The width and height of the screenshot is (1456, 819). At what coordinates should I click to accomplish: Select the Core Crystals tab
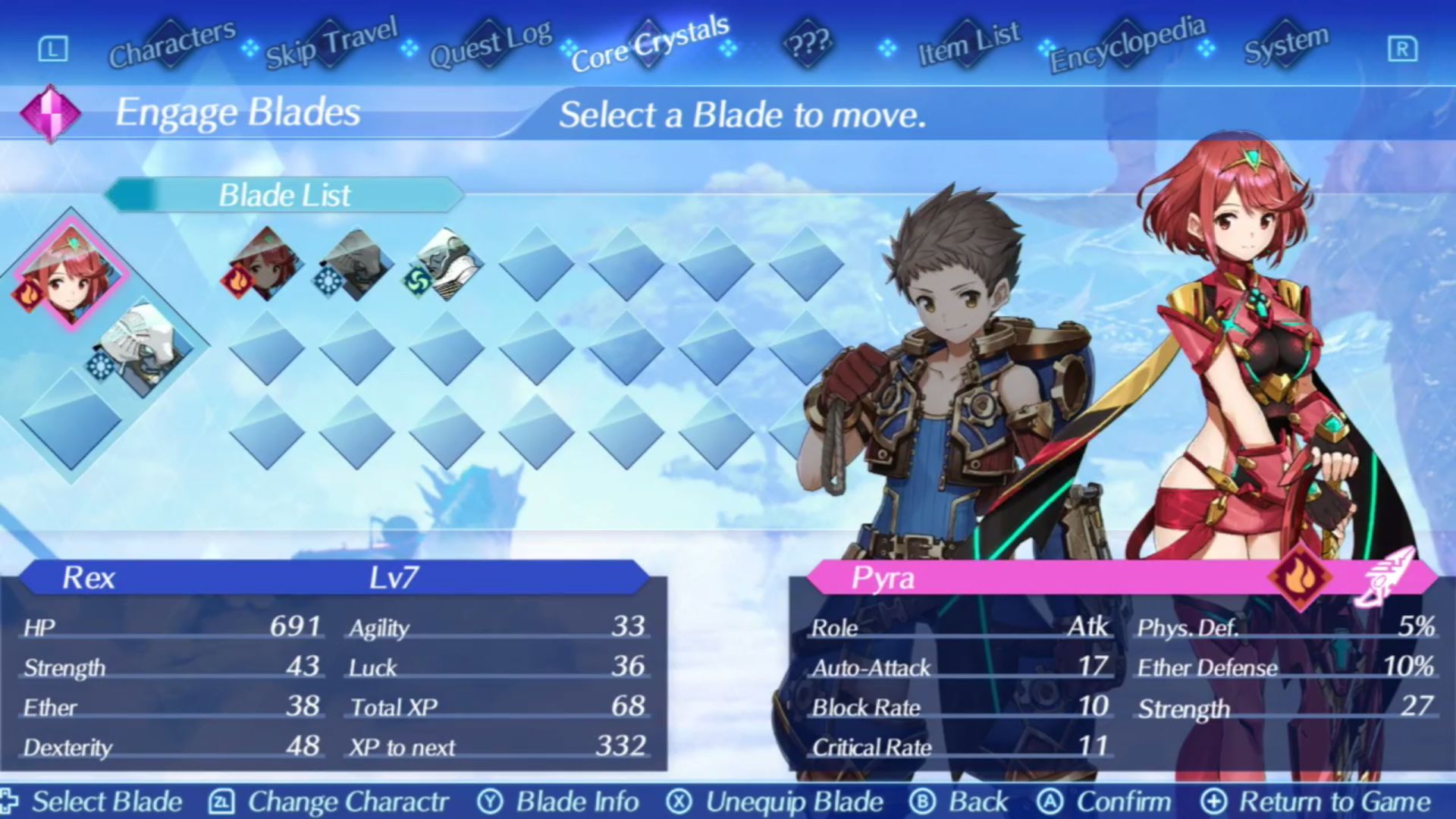649,44
